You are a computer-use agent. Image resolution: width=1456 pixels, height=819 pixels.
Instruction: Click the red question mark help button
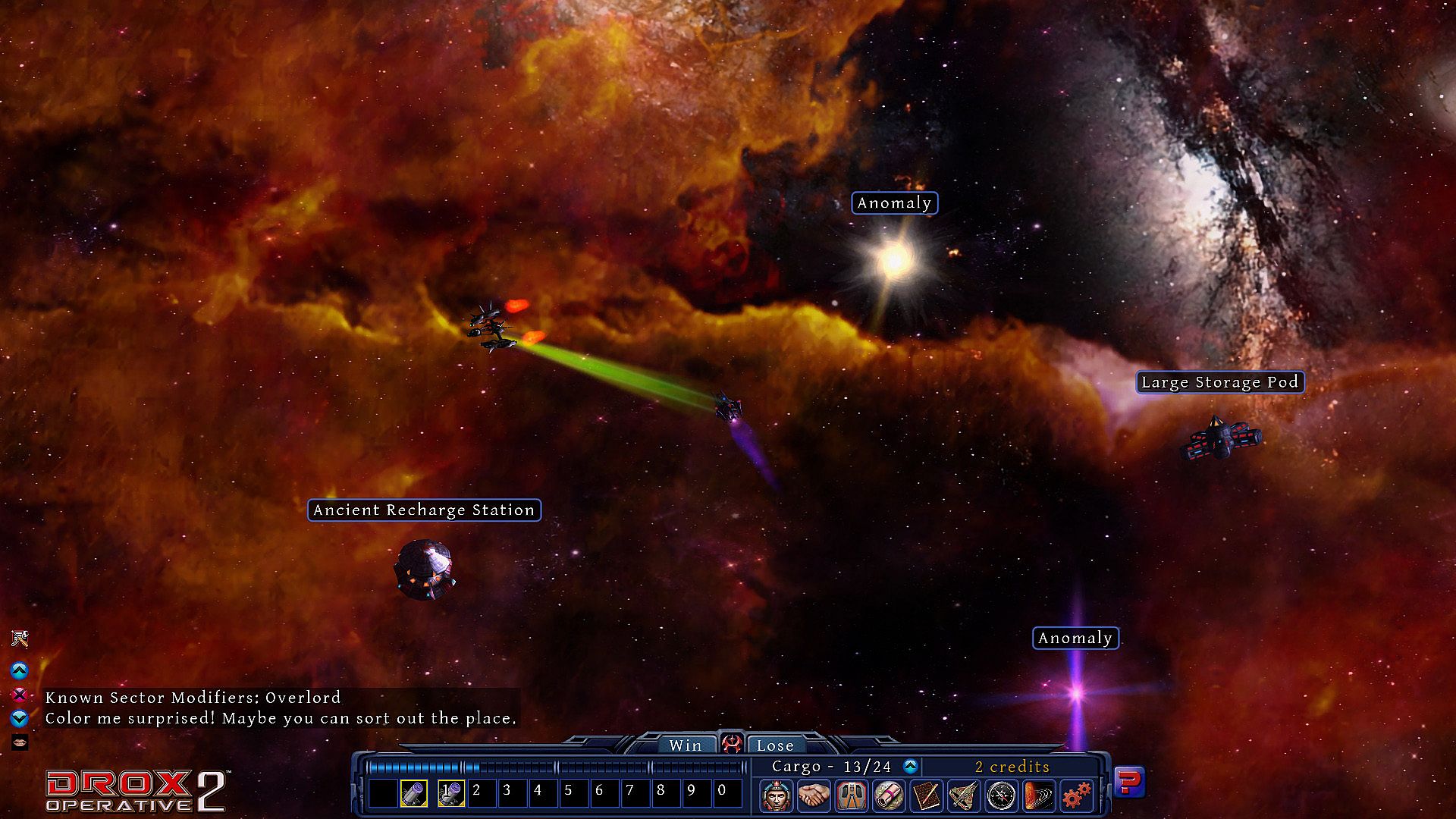click(1129, 781)
